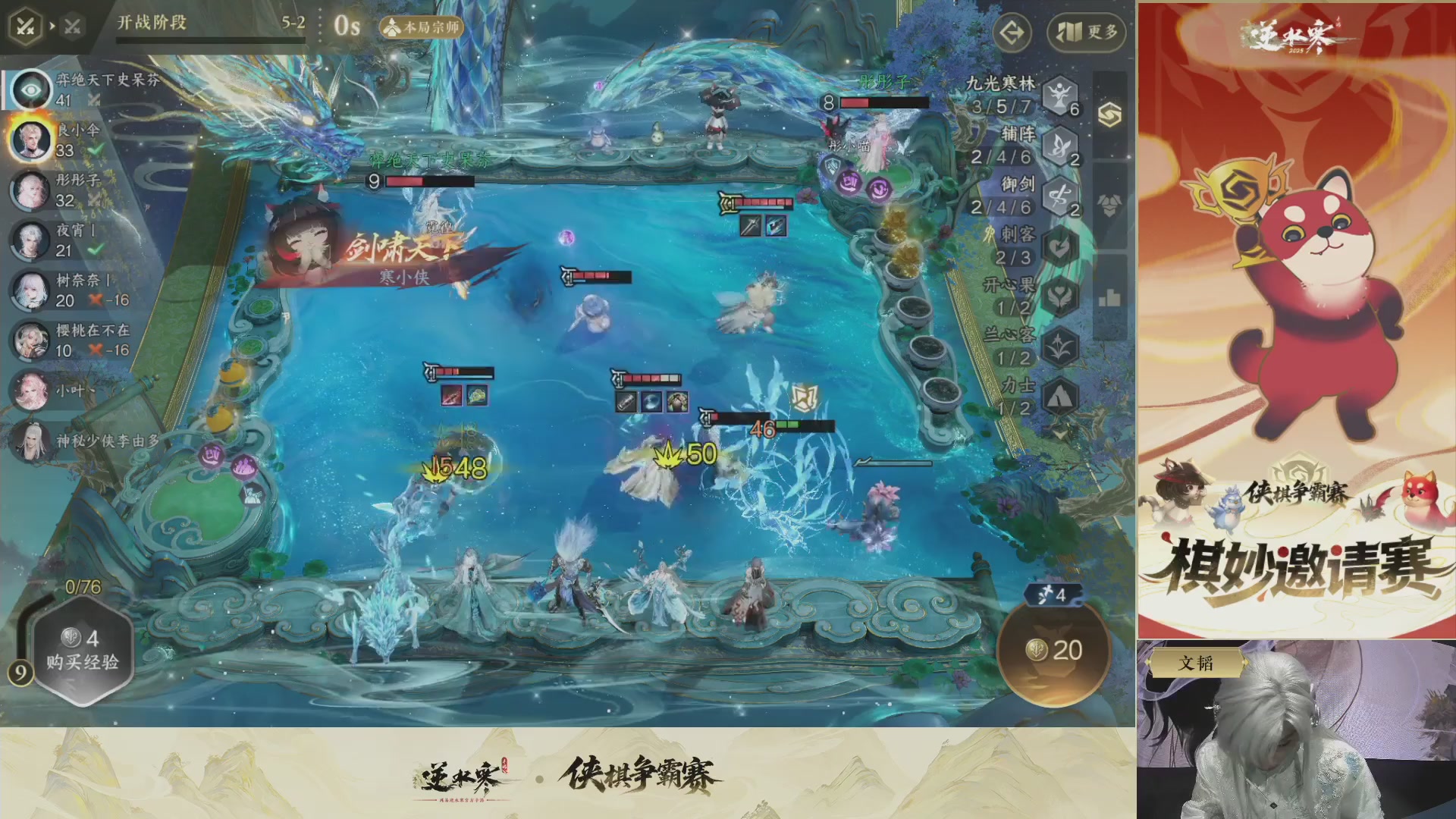Open the vertical ellipsis menu near stage 5-2

pos(320,24)
